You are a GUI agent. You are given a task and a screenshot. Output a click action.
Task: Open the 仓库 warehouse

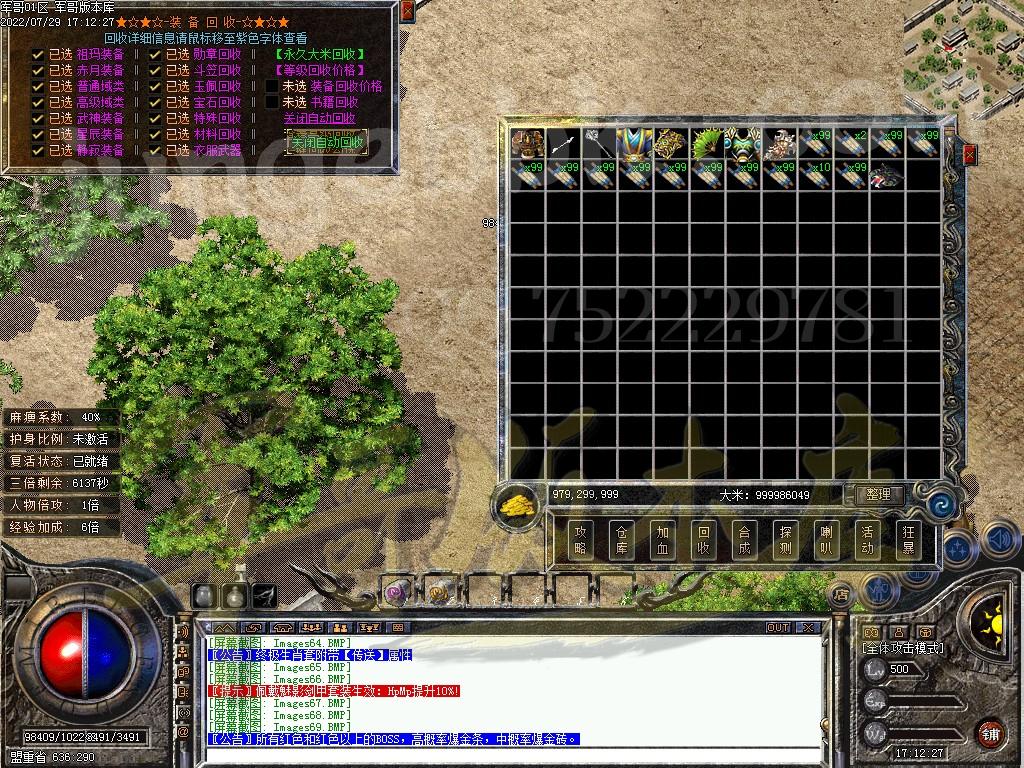click(621, 540)
